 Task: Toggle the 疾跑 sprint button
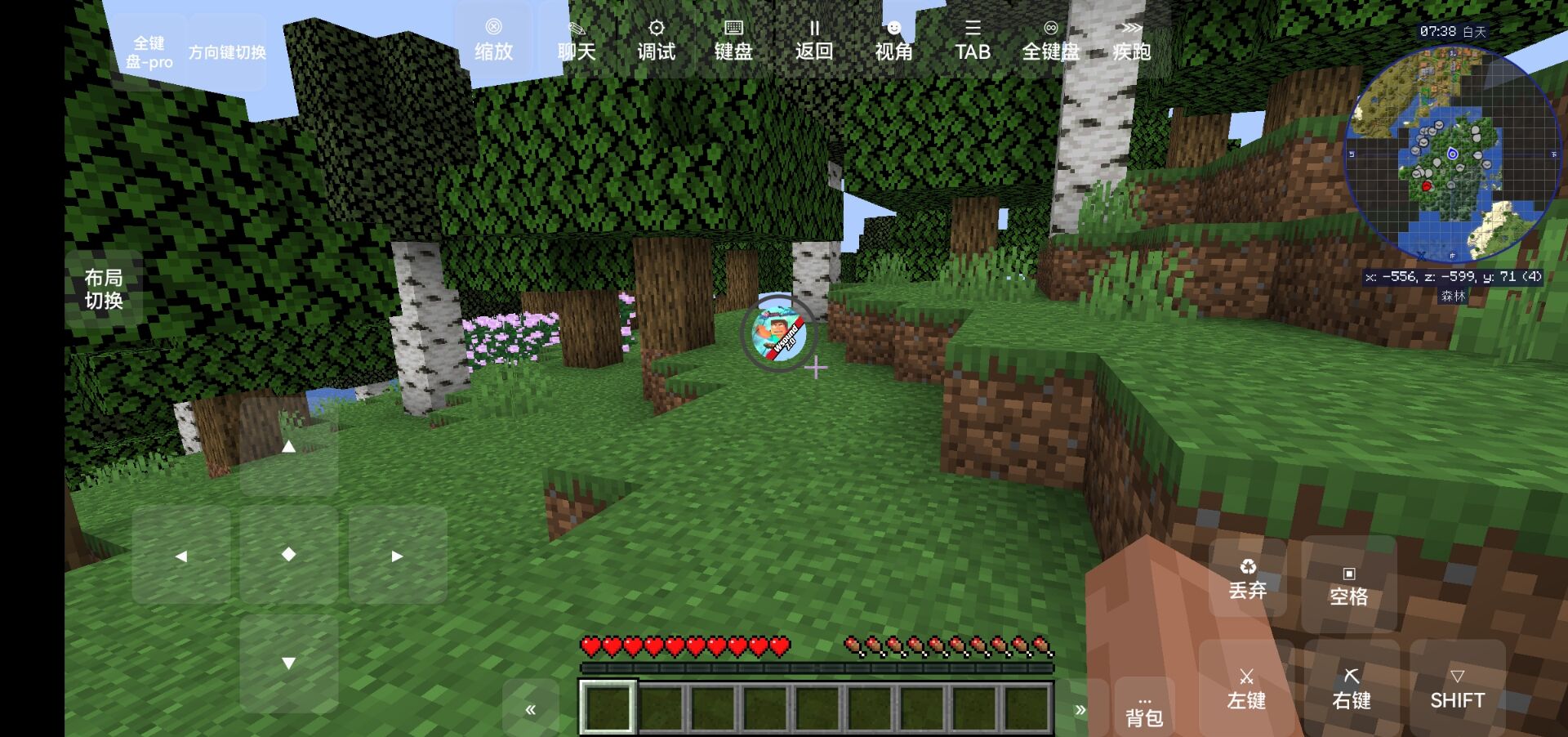(1131, 40)
